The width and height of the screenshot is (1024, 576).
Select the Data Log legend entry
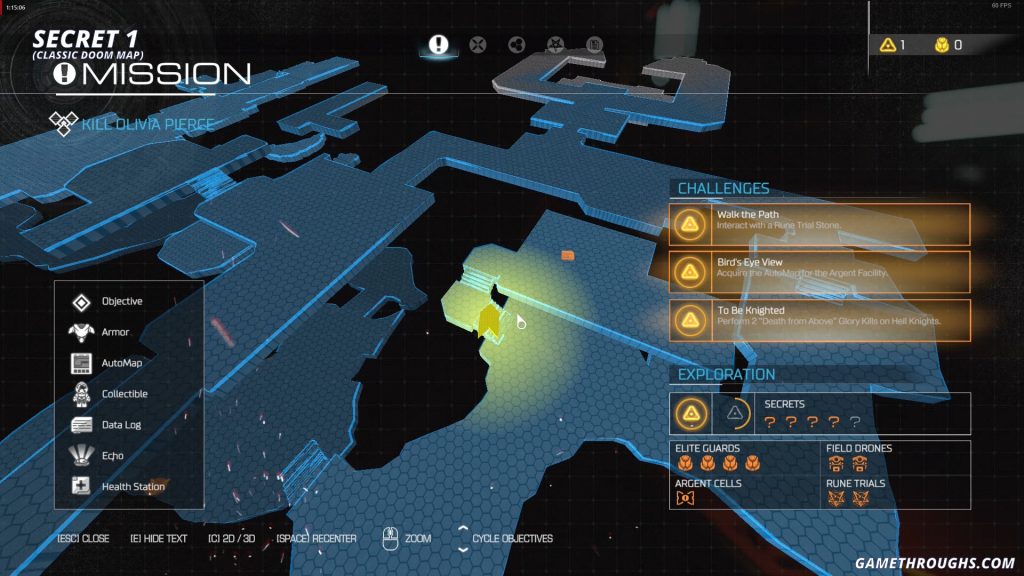pyautogui.click(x=120, y=425)
